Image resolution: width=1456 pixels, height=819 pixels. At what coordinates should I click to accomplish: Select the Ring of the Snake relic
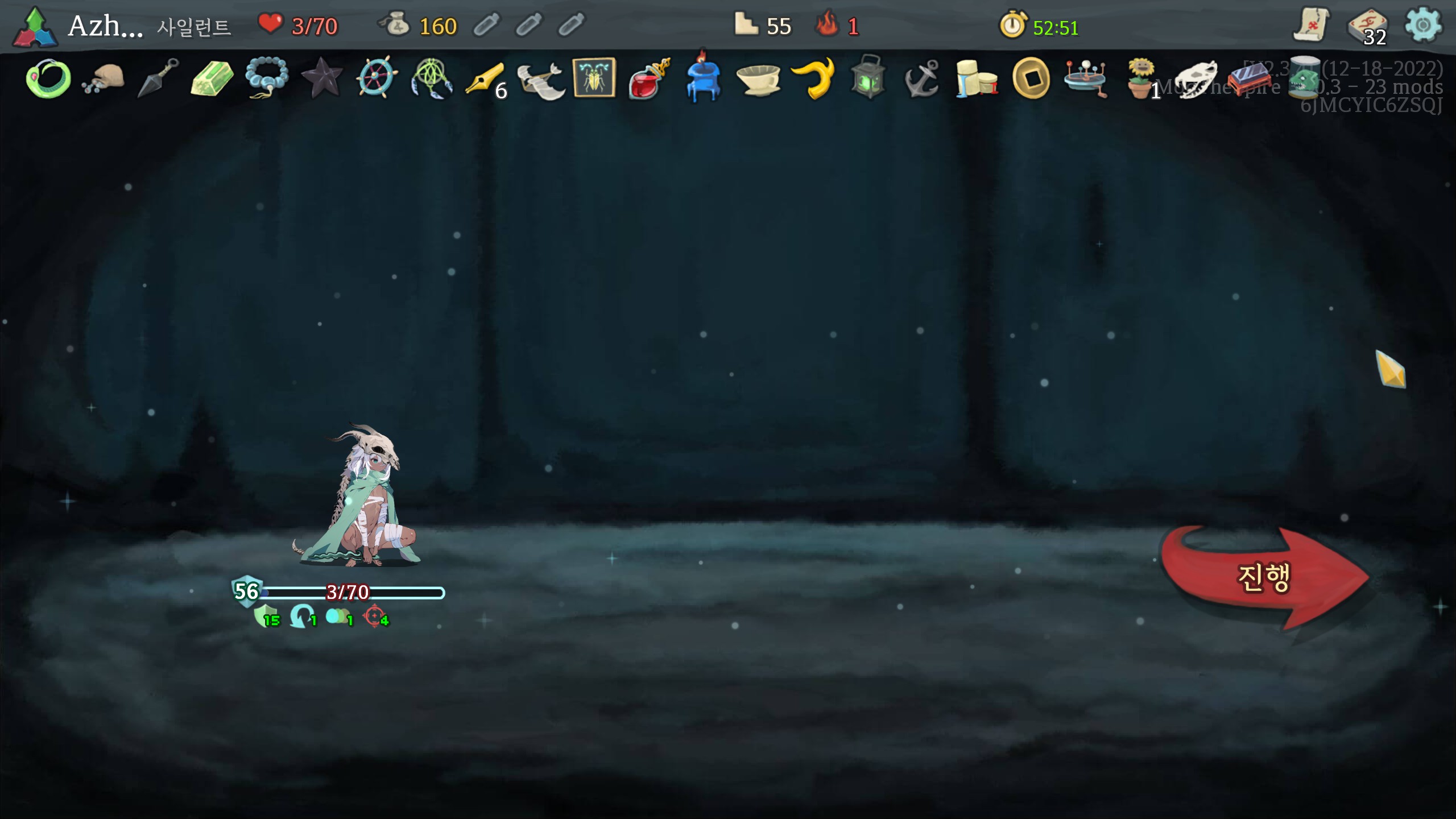[x=48, y=78]
